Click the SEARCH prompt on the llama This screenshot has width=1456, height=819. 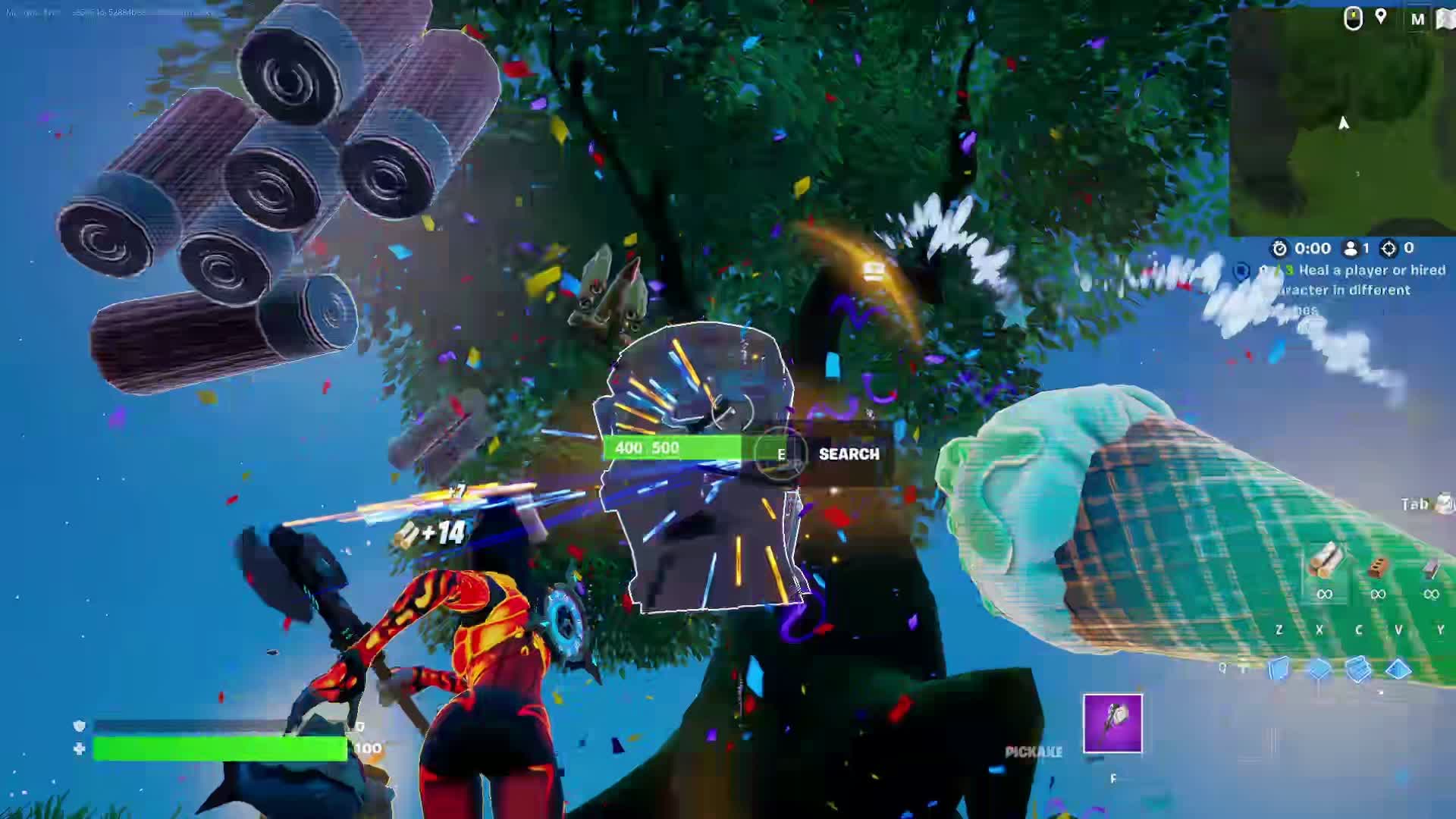[848, 455]
